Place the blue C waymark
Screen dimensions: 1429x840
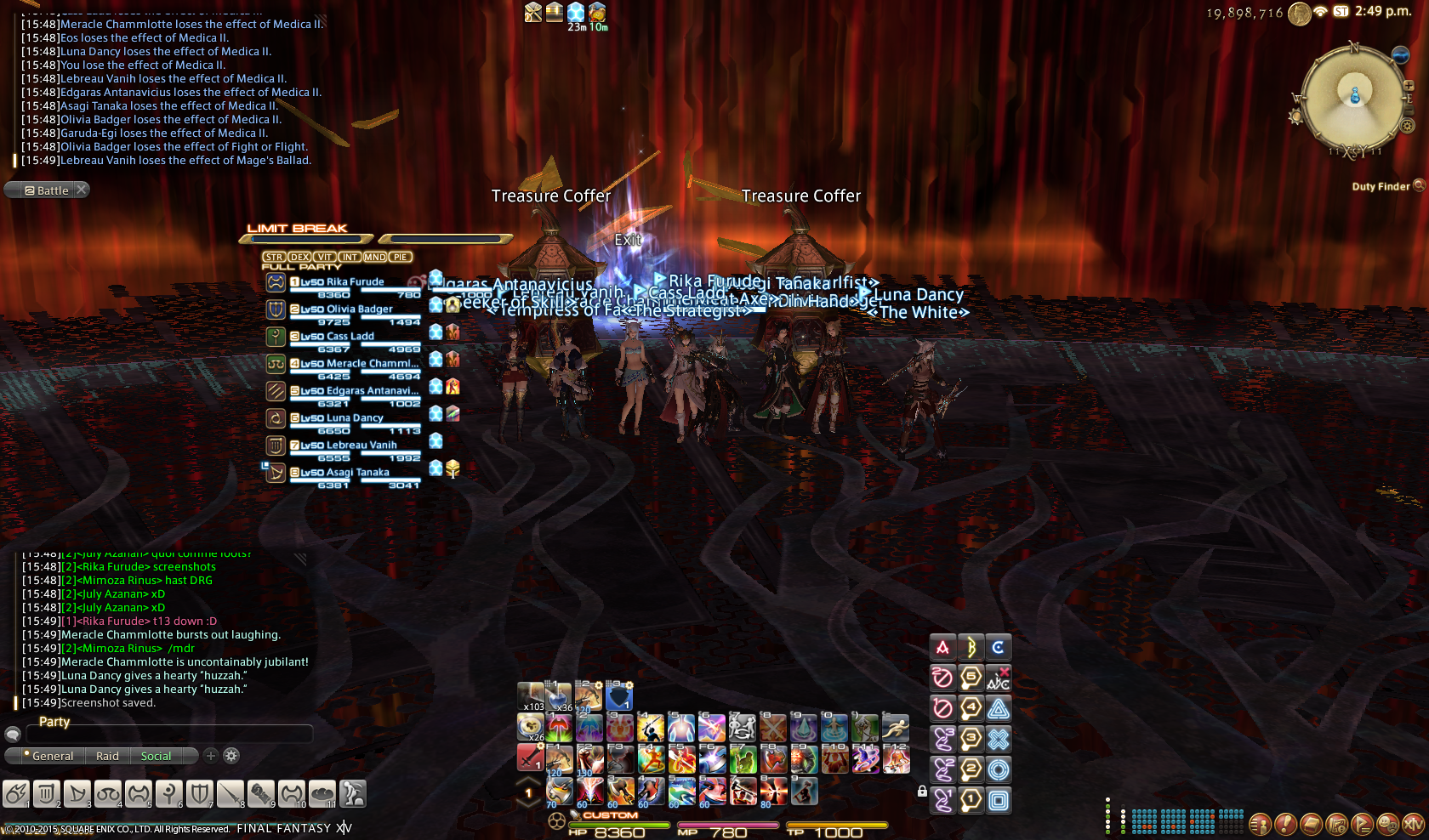[x=998, y=648]
